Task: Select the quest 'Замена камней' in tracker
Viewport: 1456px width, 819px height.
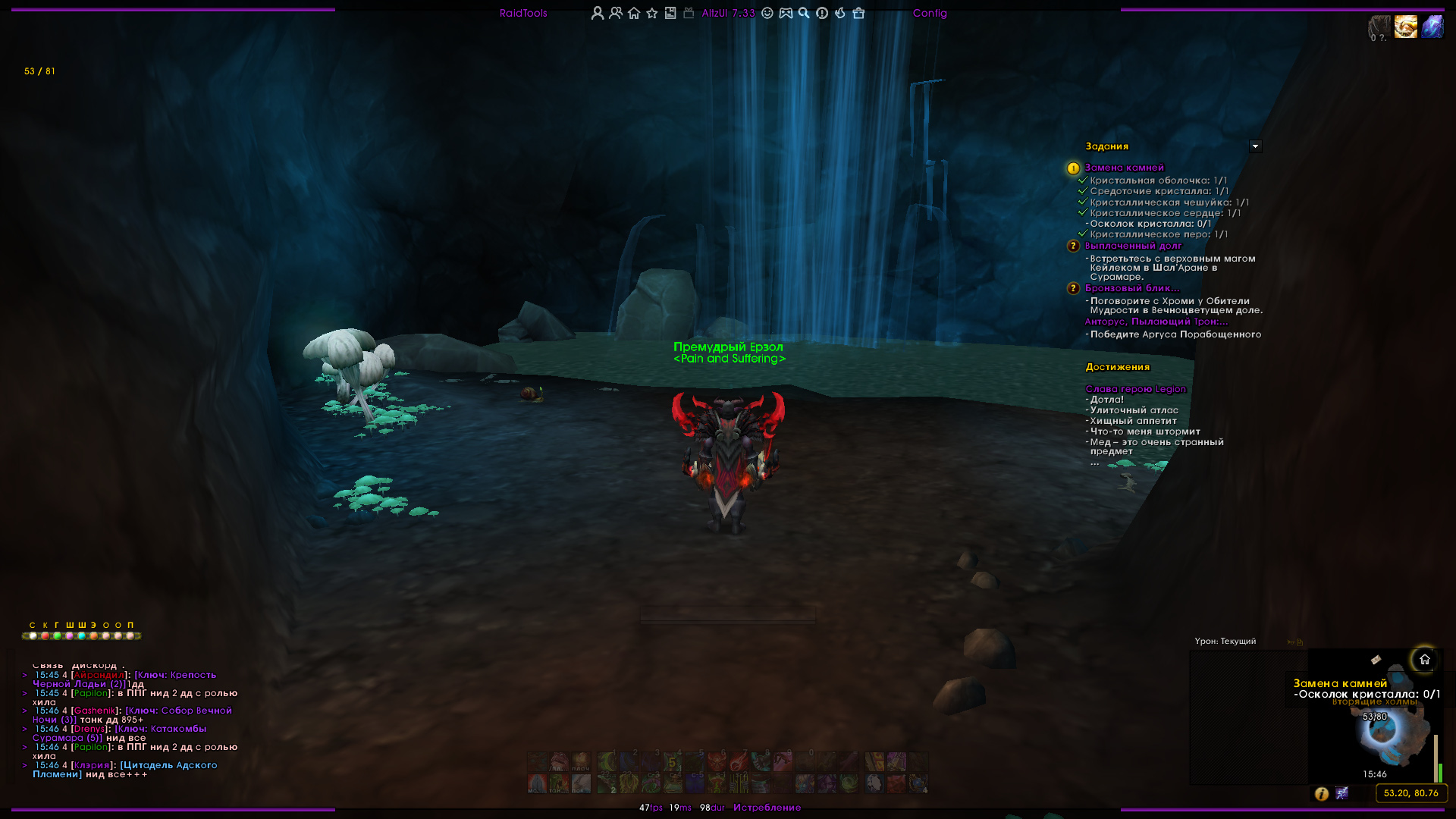Action: coord(1124,168)
